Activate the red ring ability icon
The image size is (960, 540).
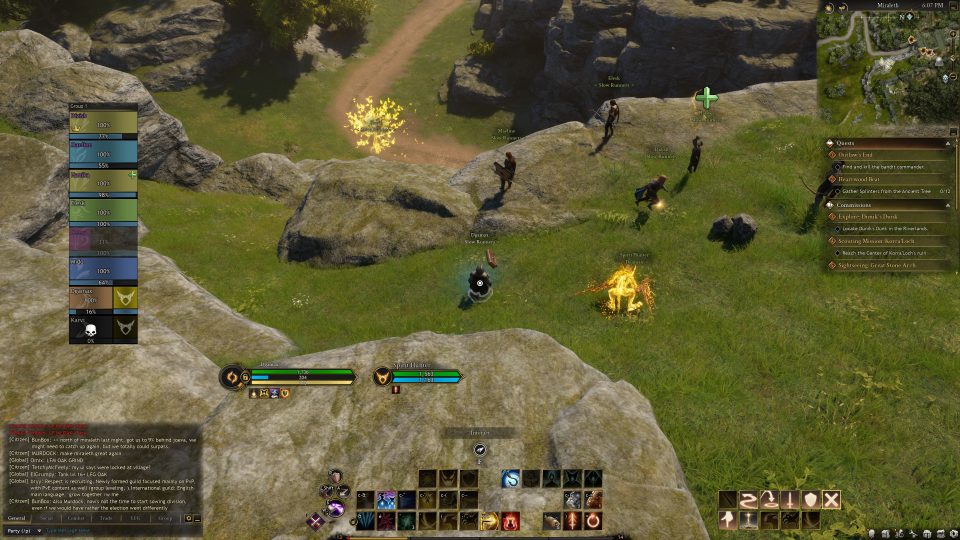592,520
